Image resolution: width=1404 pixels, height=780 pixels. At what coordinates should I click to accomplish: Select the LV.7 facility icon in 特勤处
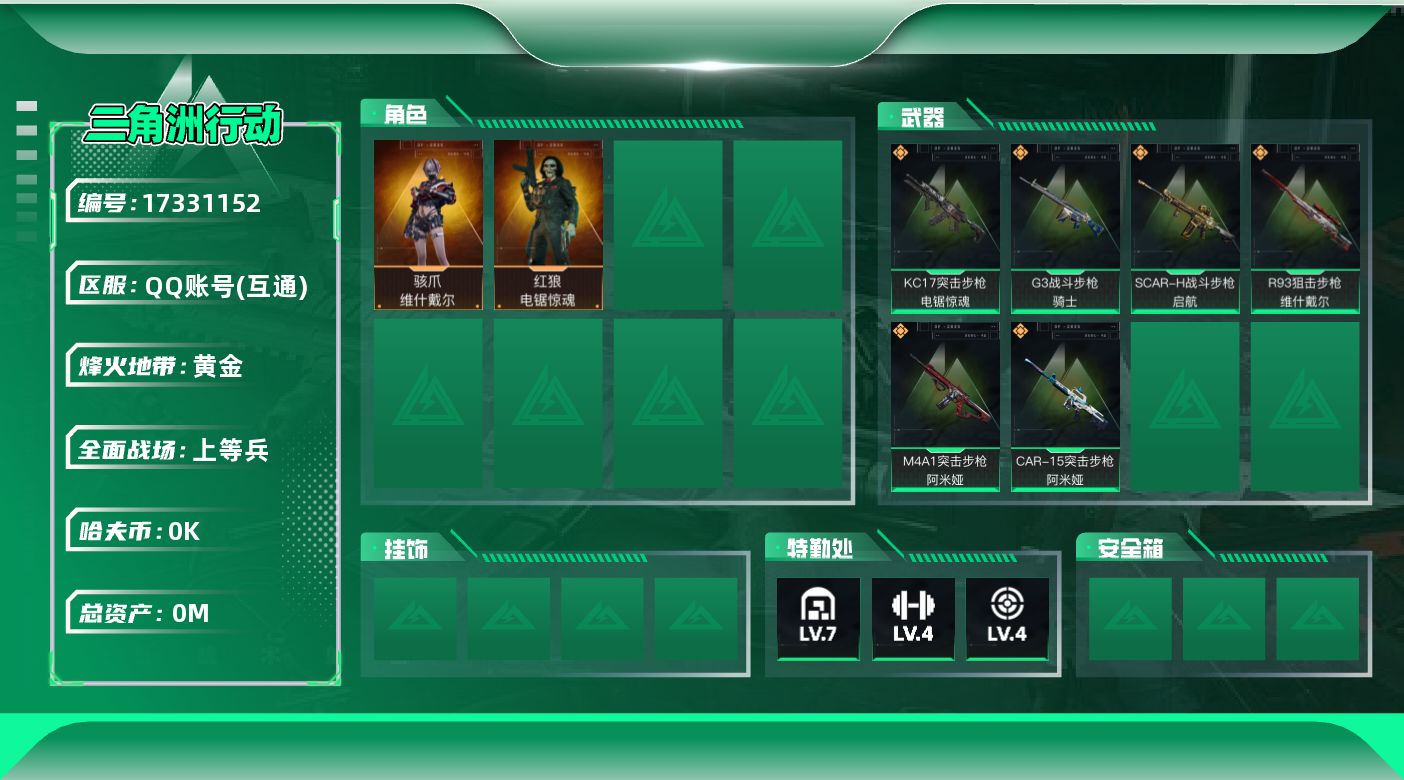click(x=818, y=617)
